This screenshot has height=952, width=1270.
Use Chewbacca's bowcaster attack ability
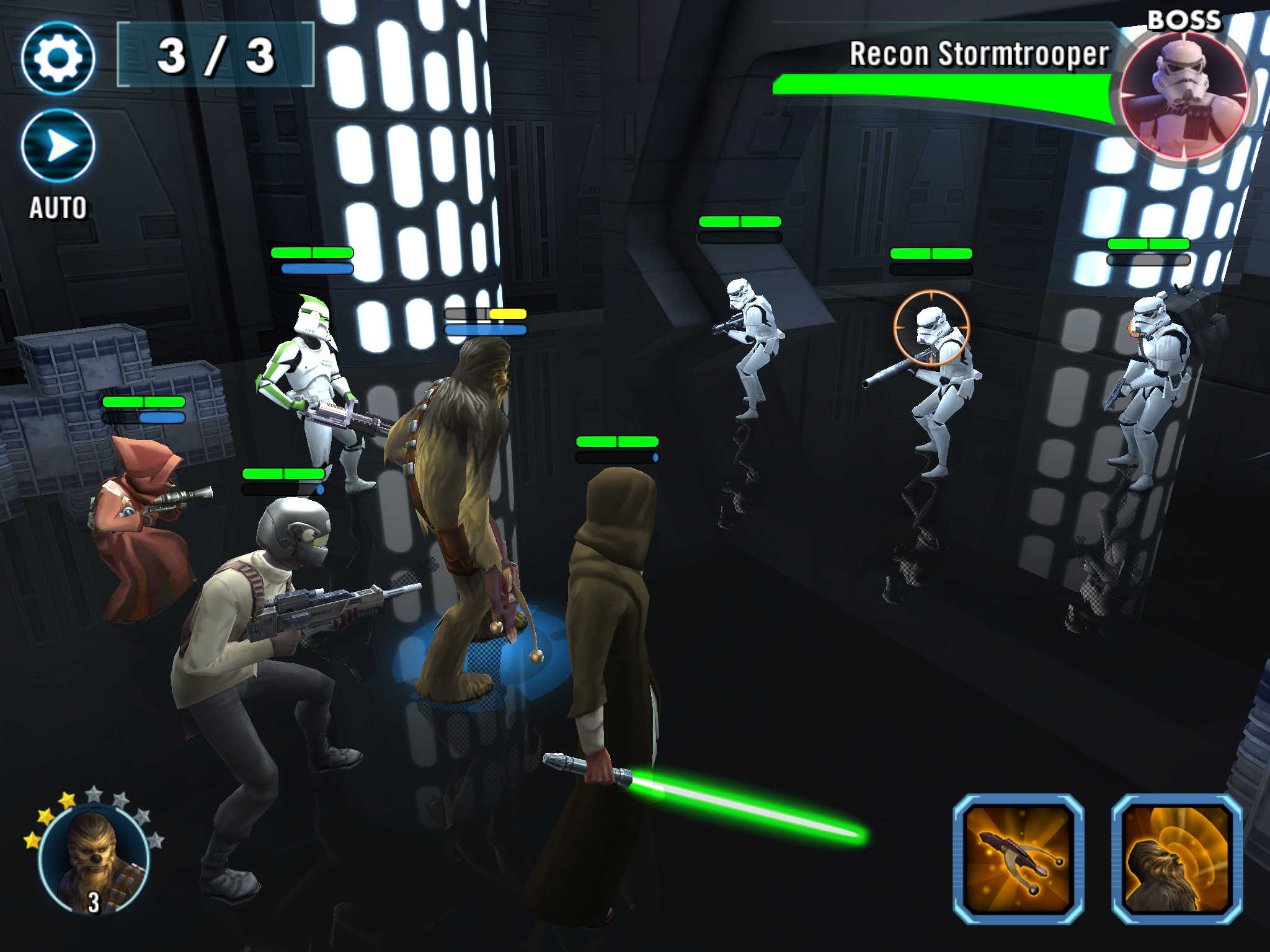click(x=1018, y=859)
